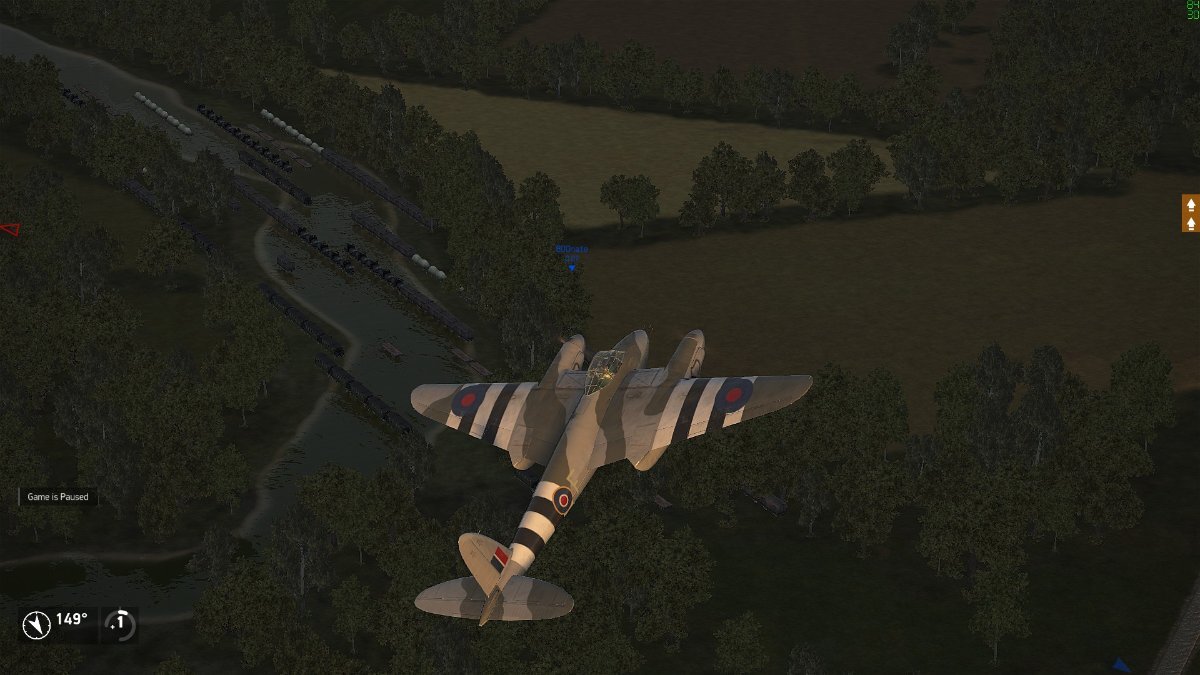
Task: Select the blue aircraft marker label
Action: pos(572,253)
